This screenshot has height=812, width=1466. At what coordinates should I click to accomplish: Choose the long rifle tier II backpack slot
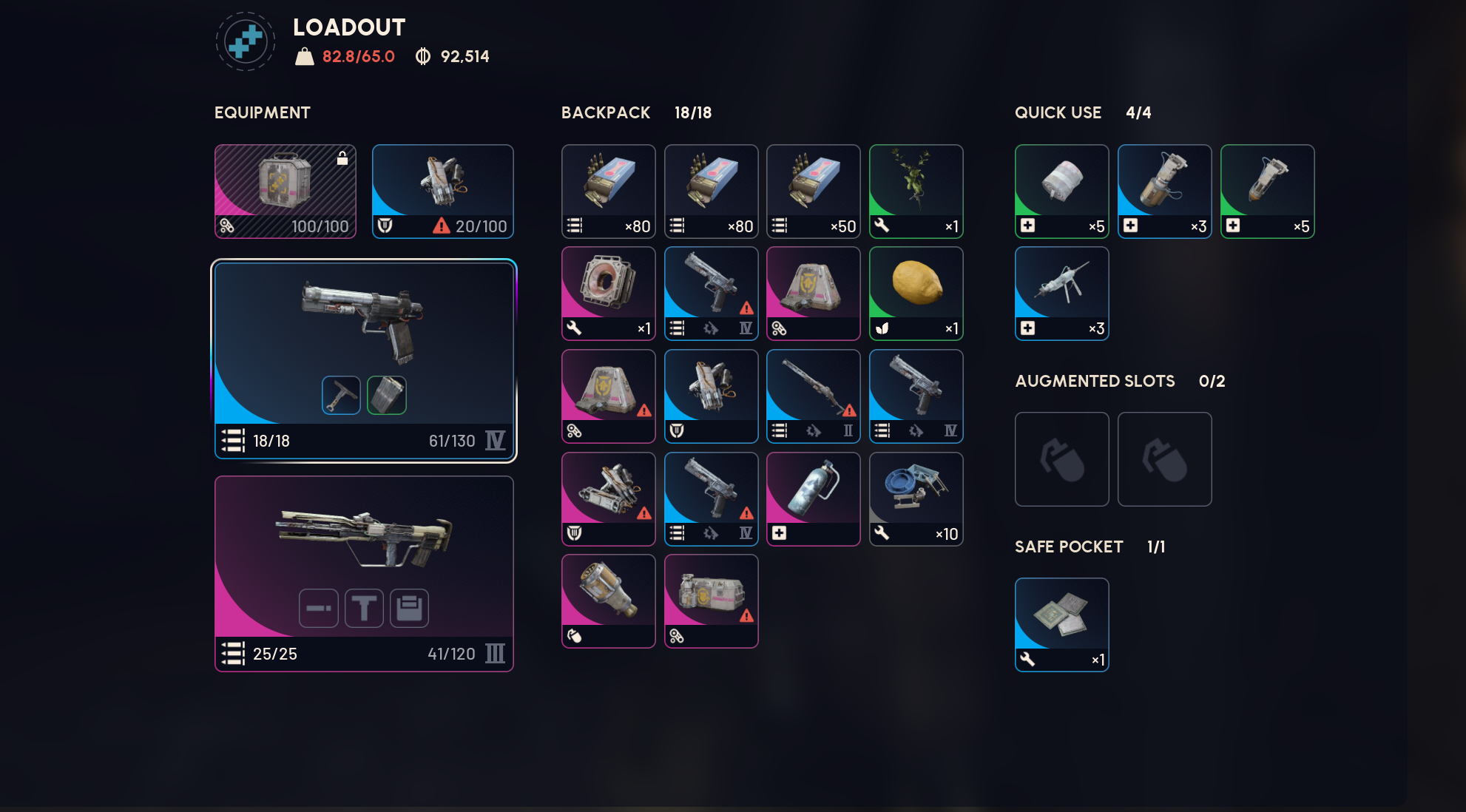813,396
